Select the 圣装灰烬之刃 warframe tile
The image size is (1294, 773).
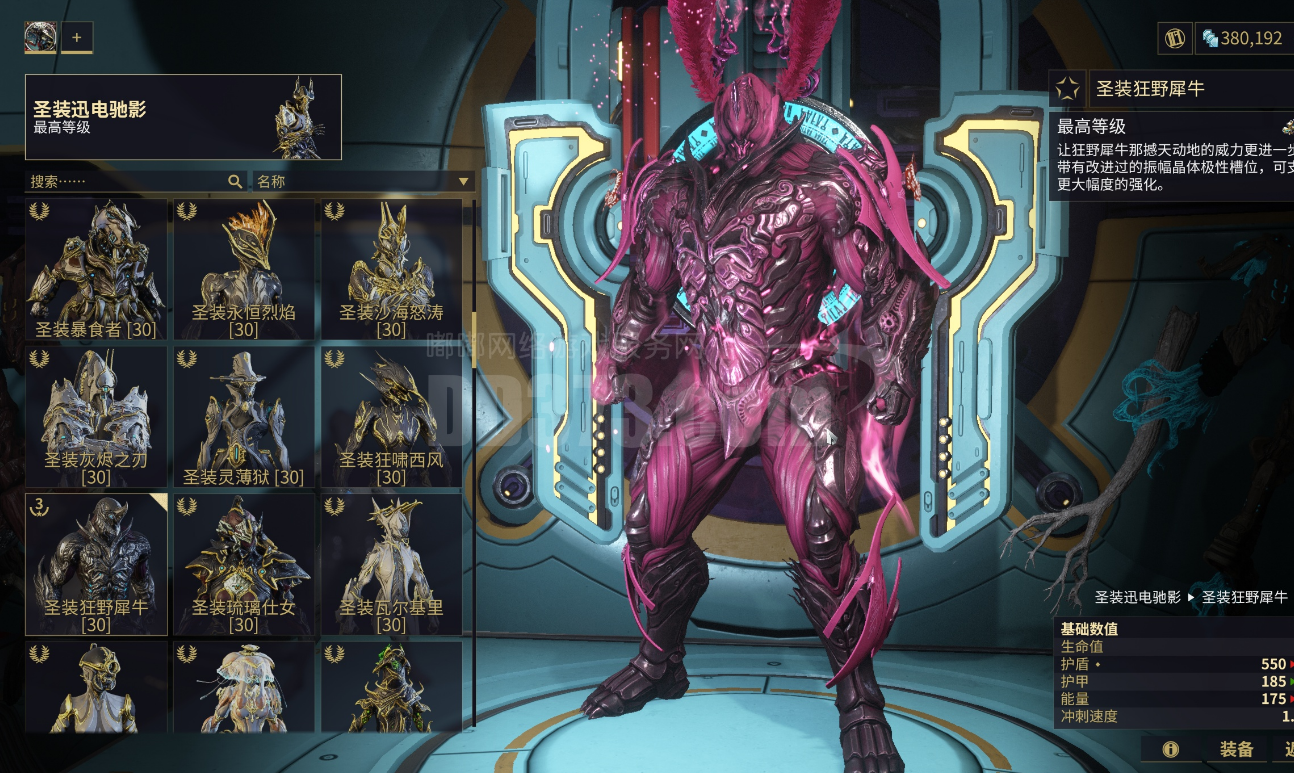coord(96,417)
